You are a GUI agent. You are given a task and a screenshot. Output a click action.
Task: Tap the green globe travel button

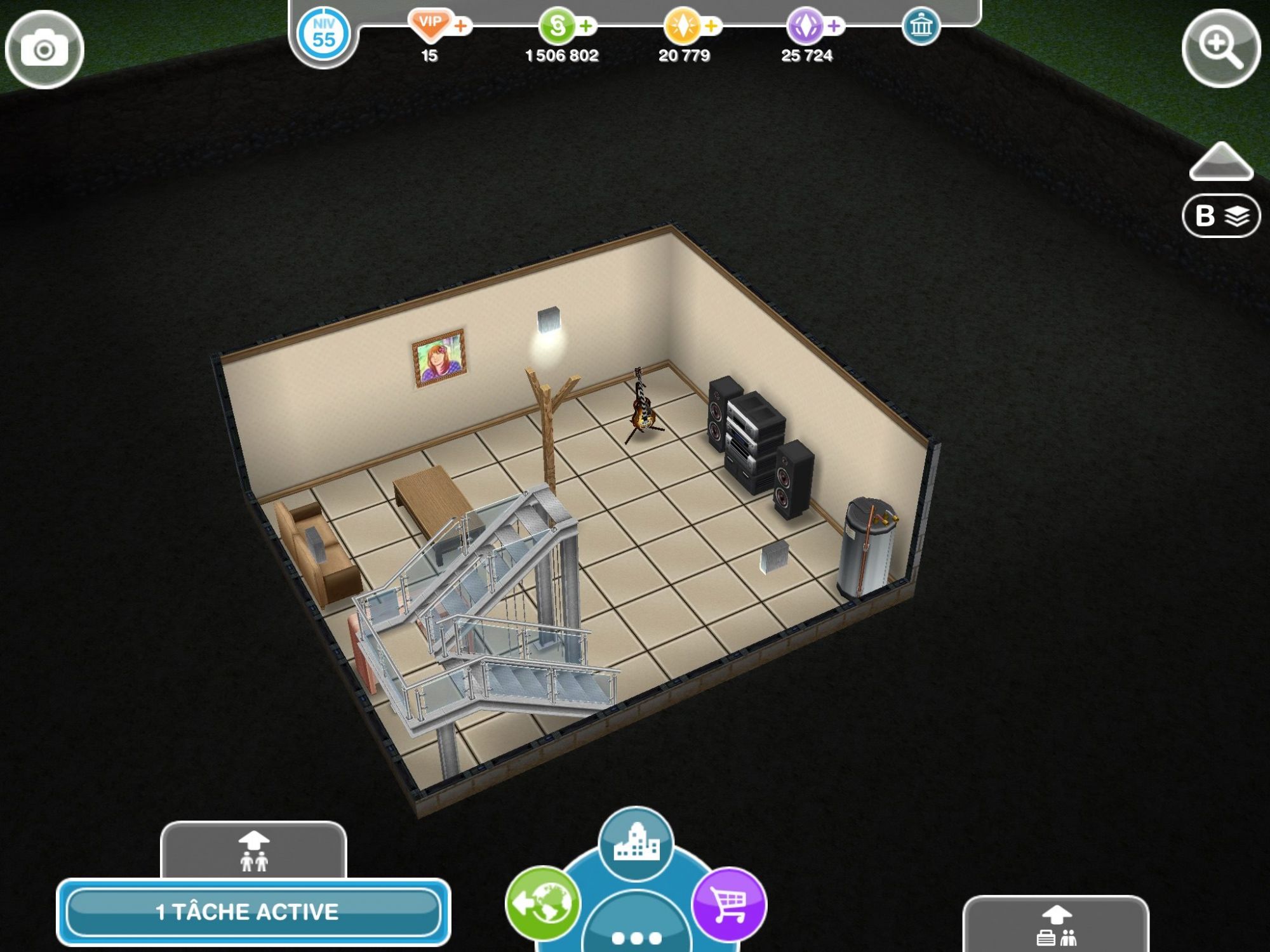click(543, 902)
